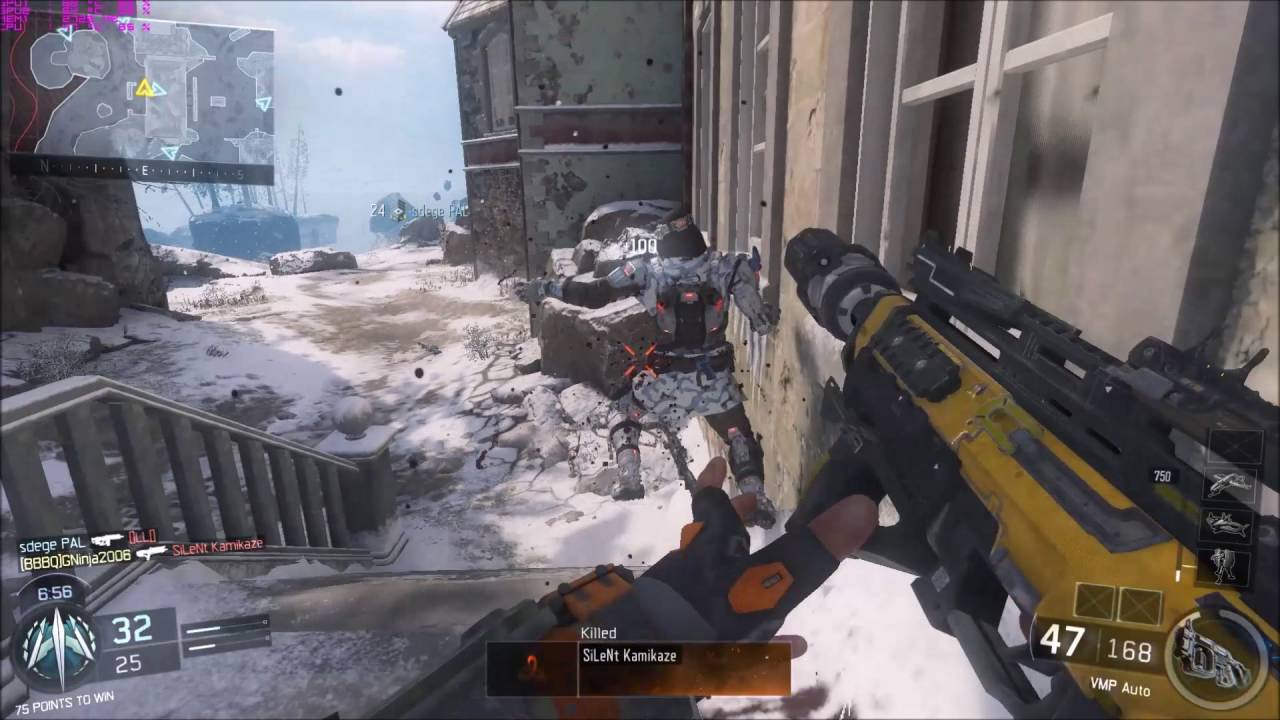The width and height of the screenshot is (1280, 720).
Task: Select the yellow player arrow on the minimap
Action: tap(145, 88)
